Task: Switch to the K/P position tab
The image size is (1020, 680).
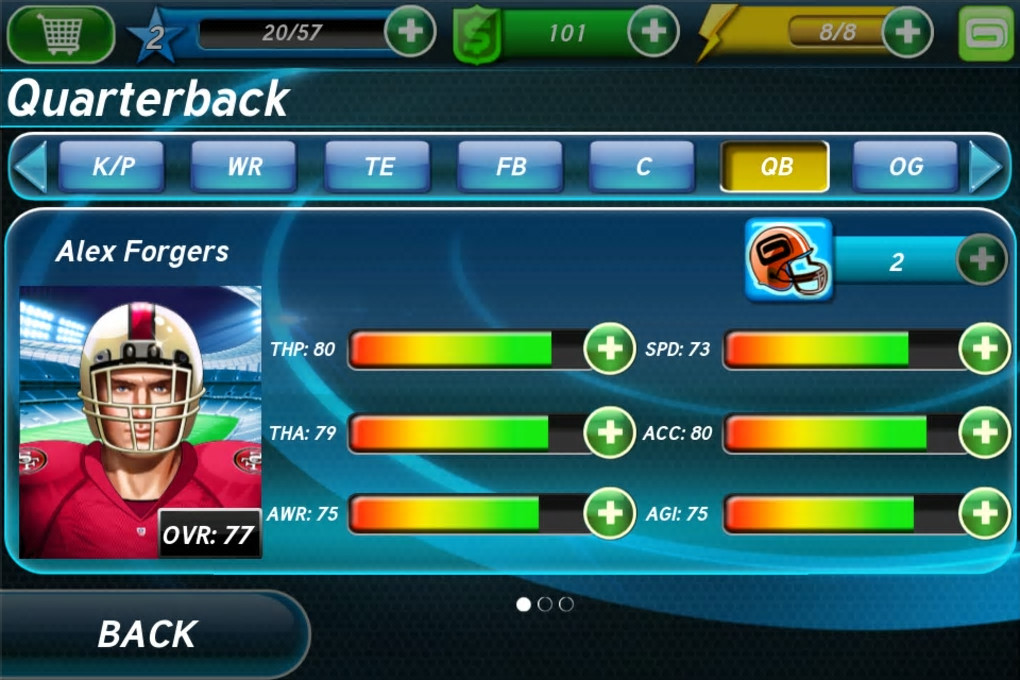Action: tap(113, 167)
